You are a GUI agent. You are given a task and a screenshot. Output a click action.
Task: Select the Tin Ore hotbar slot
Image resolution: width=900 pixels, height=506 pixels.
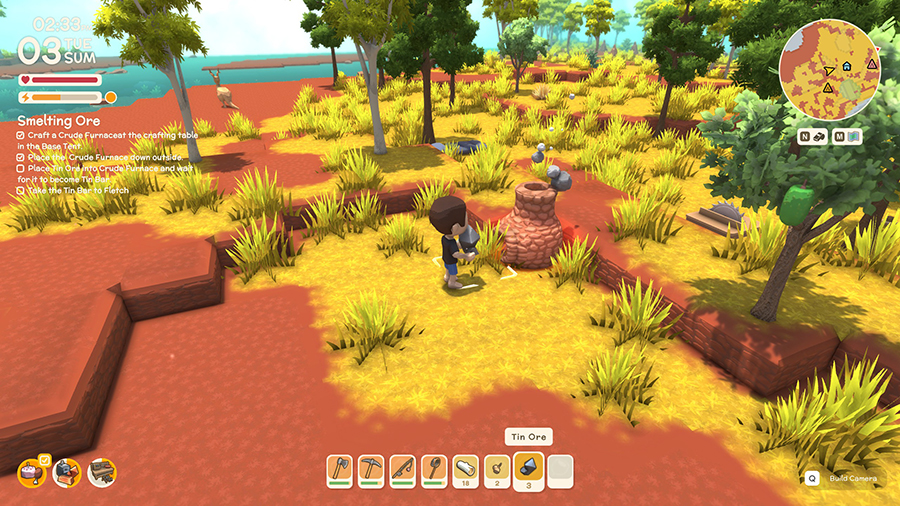529,468
